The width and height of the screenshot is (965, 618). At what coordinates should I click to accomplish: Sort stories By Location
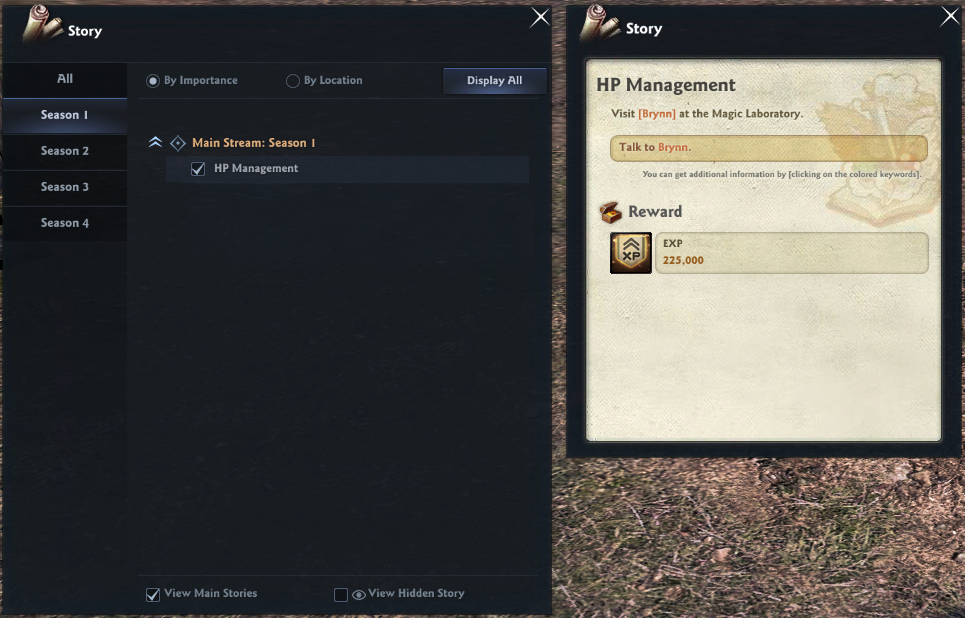tap(293, 81)
